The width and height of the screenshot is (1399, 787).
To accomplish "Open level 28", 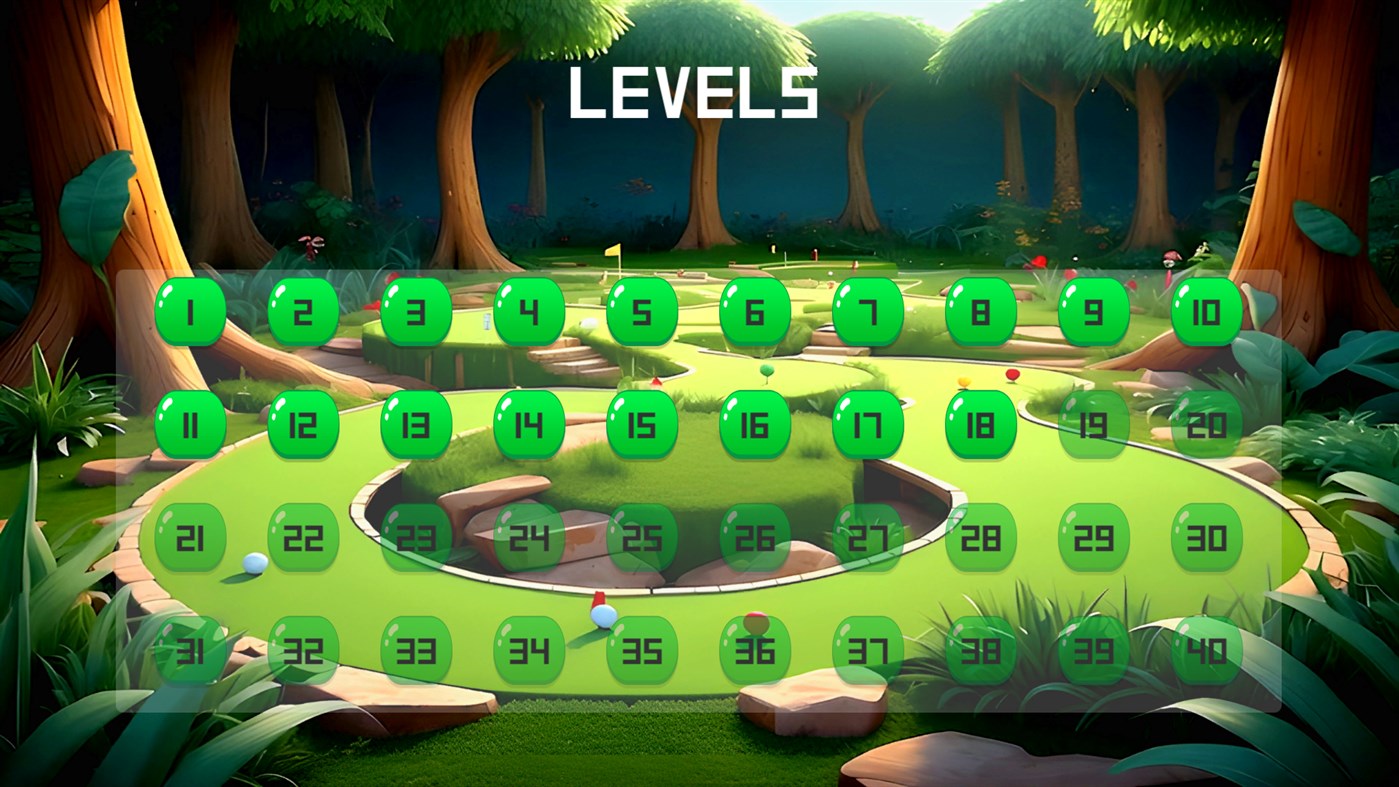I will [x=980, y=538].
